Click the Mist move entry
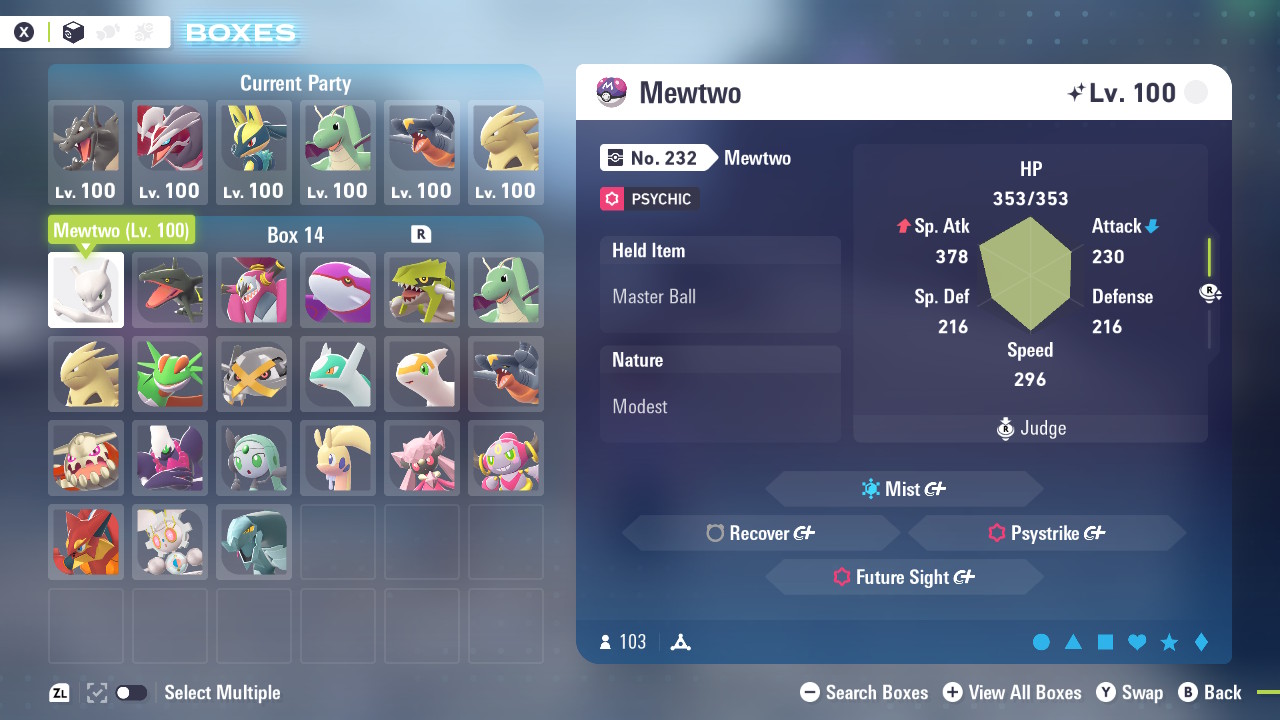This screenshot has width=1280, height=720. pos(903,489)
